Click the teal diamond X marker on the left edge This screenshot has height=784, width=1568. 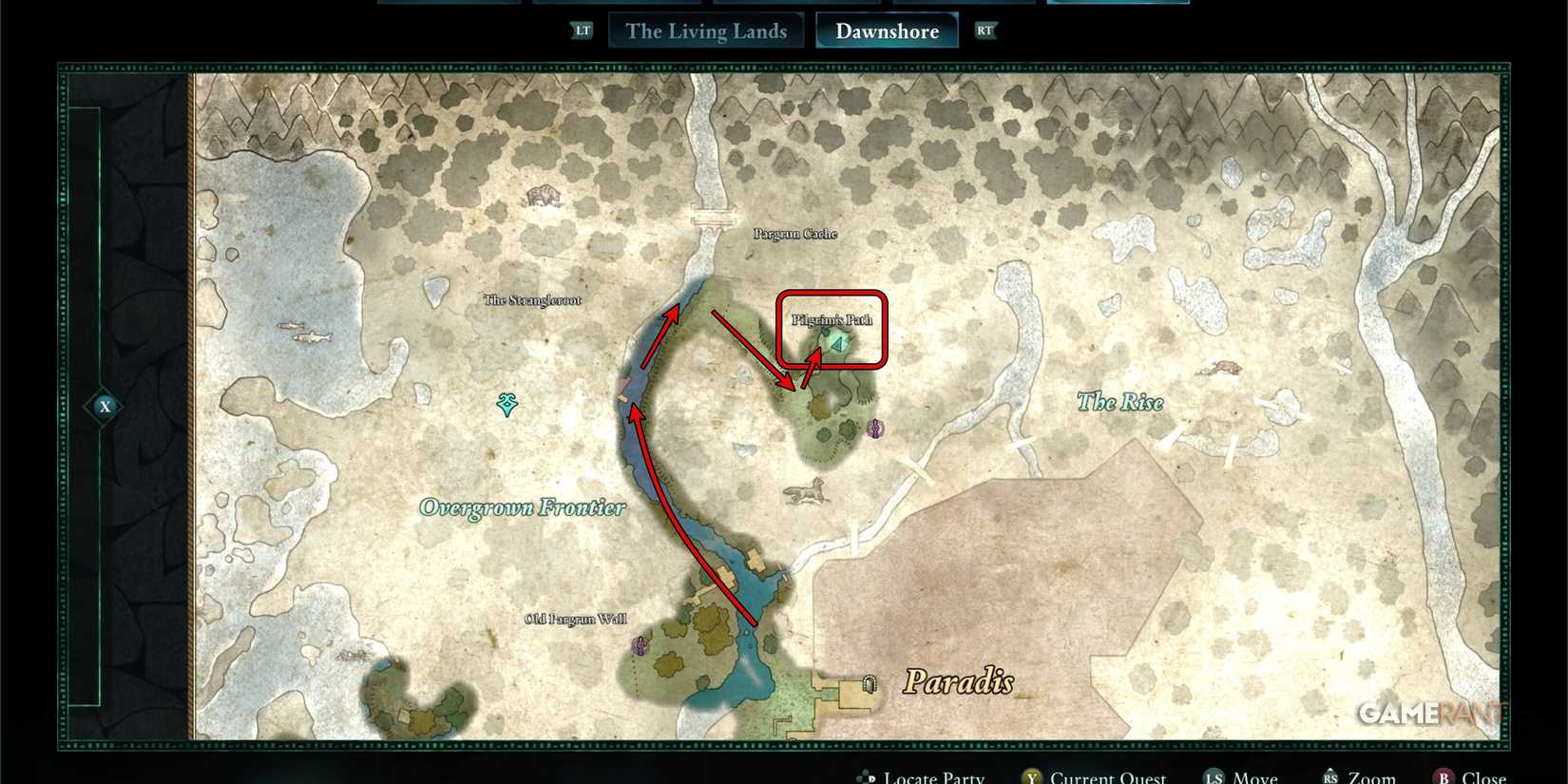(105, 406)
